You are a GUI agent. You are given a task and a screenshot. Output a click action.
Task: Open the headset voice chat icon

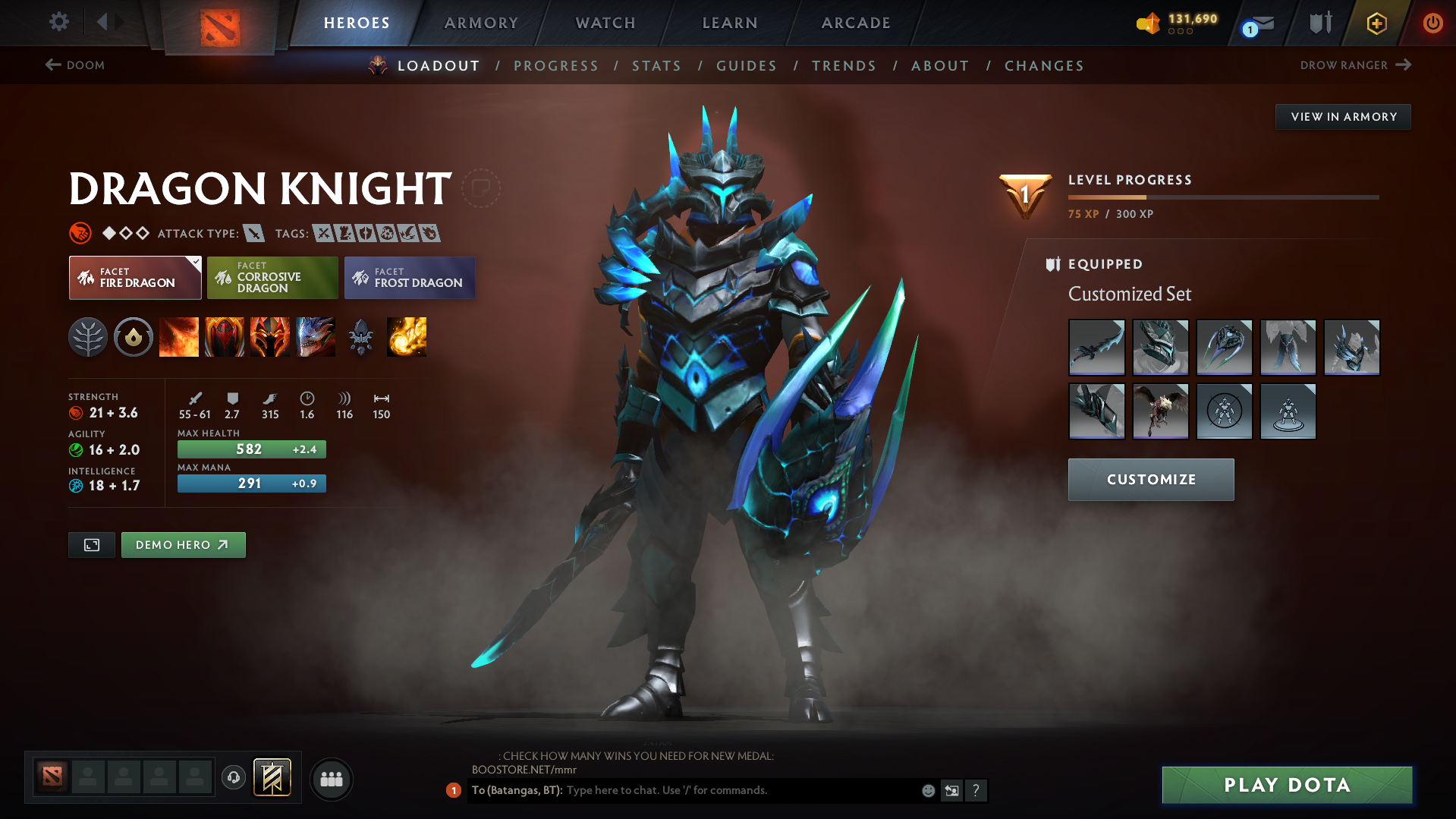click(233, 779)
